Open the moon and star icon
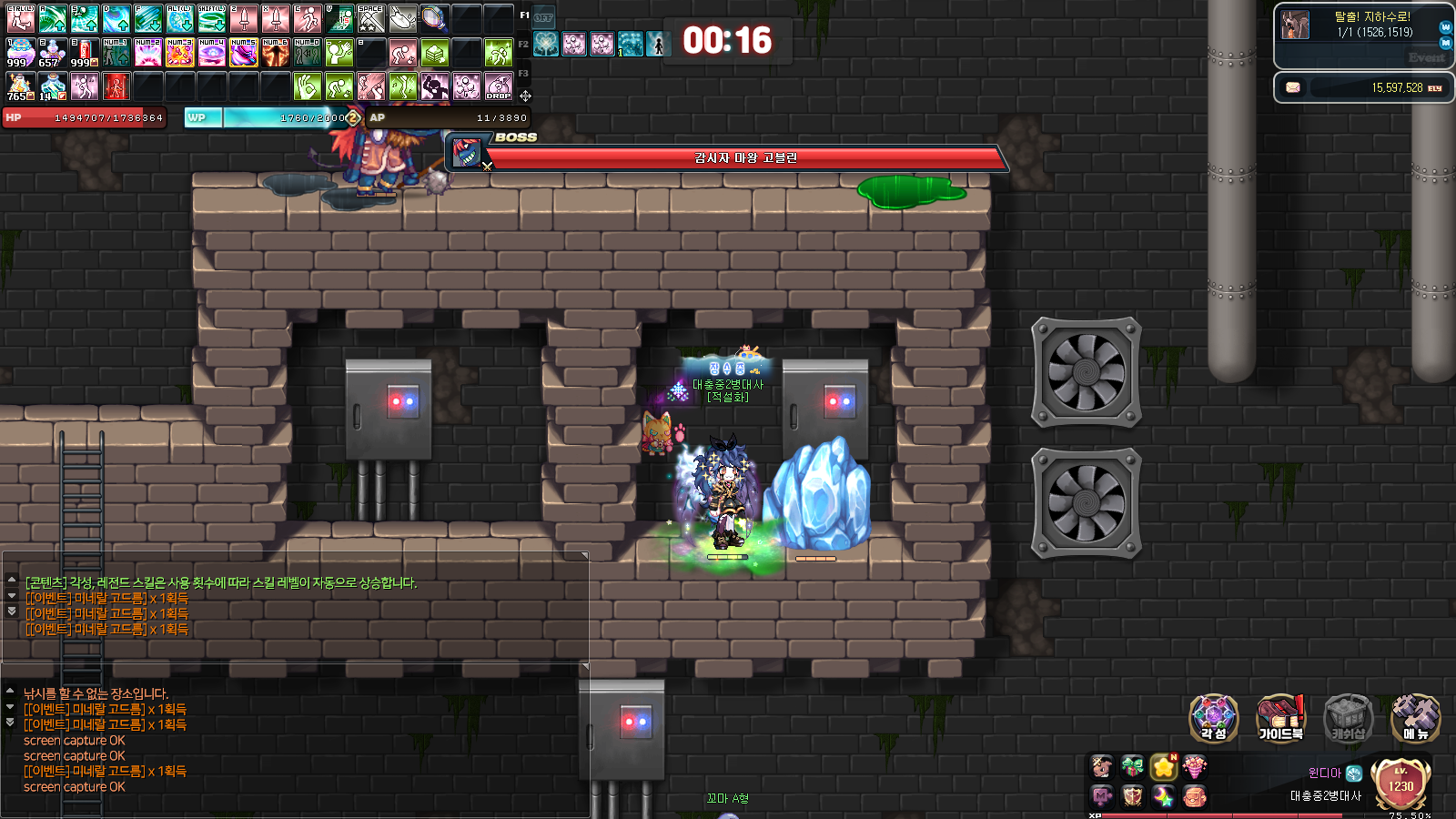The height and width of the screenshot is (819, 1456). [x=1164, y=796]
